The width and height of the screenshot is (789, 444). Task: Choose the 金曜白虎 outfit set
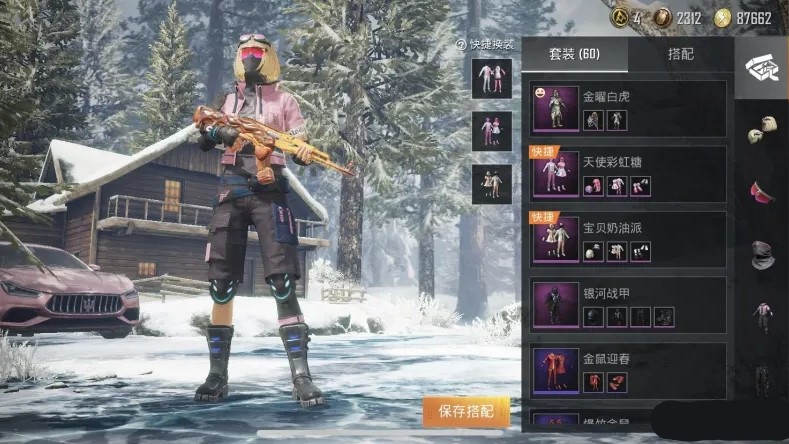click(628, 109)
